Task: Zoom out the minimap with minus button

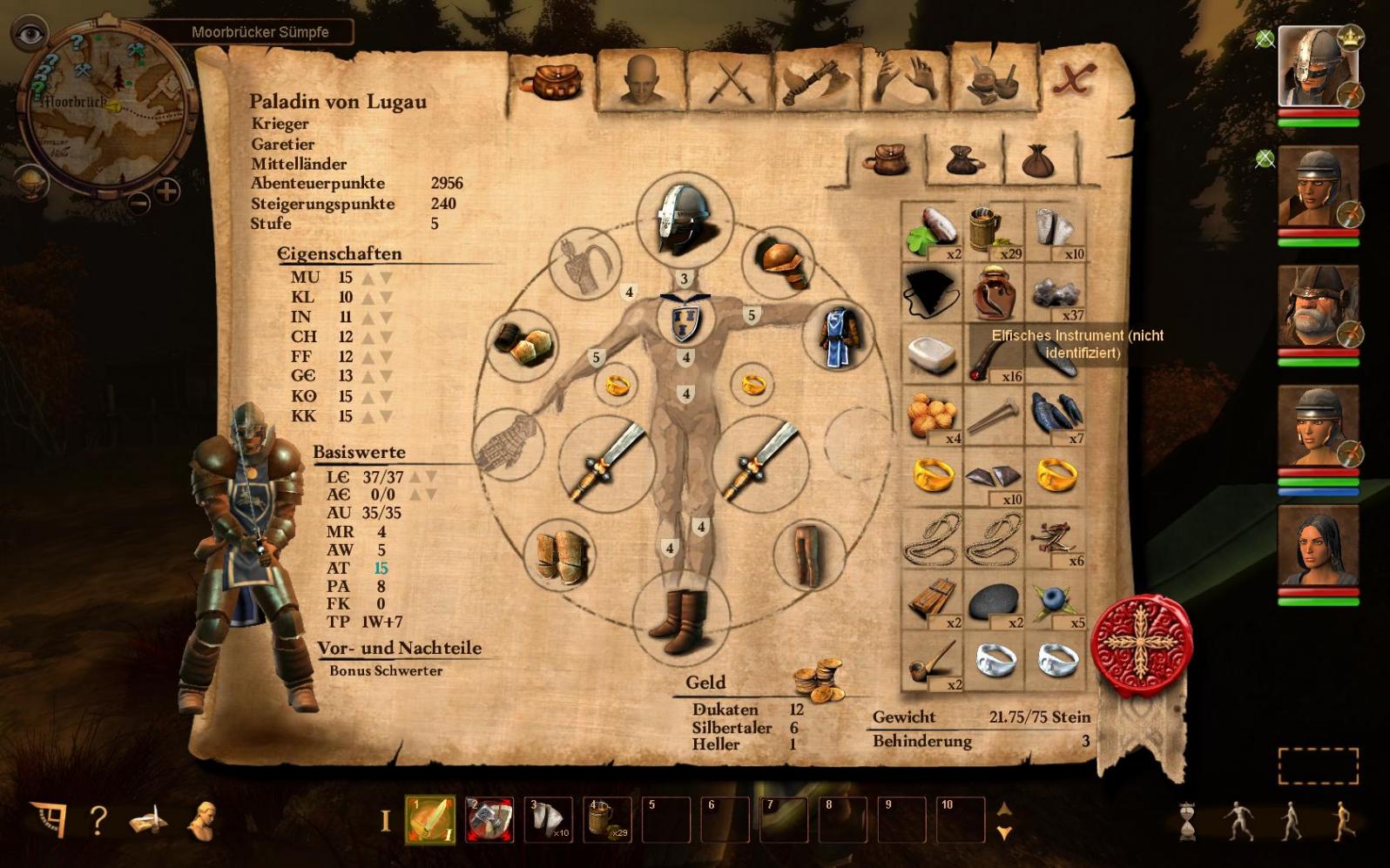Action: coord(138,203)
